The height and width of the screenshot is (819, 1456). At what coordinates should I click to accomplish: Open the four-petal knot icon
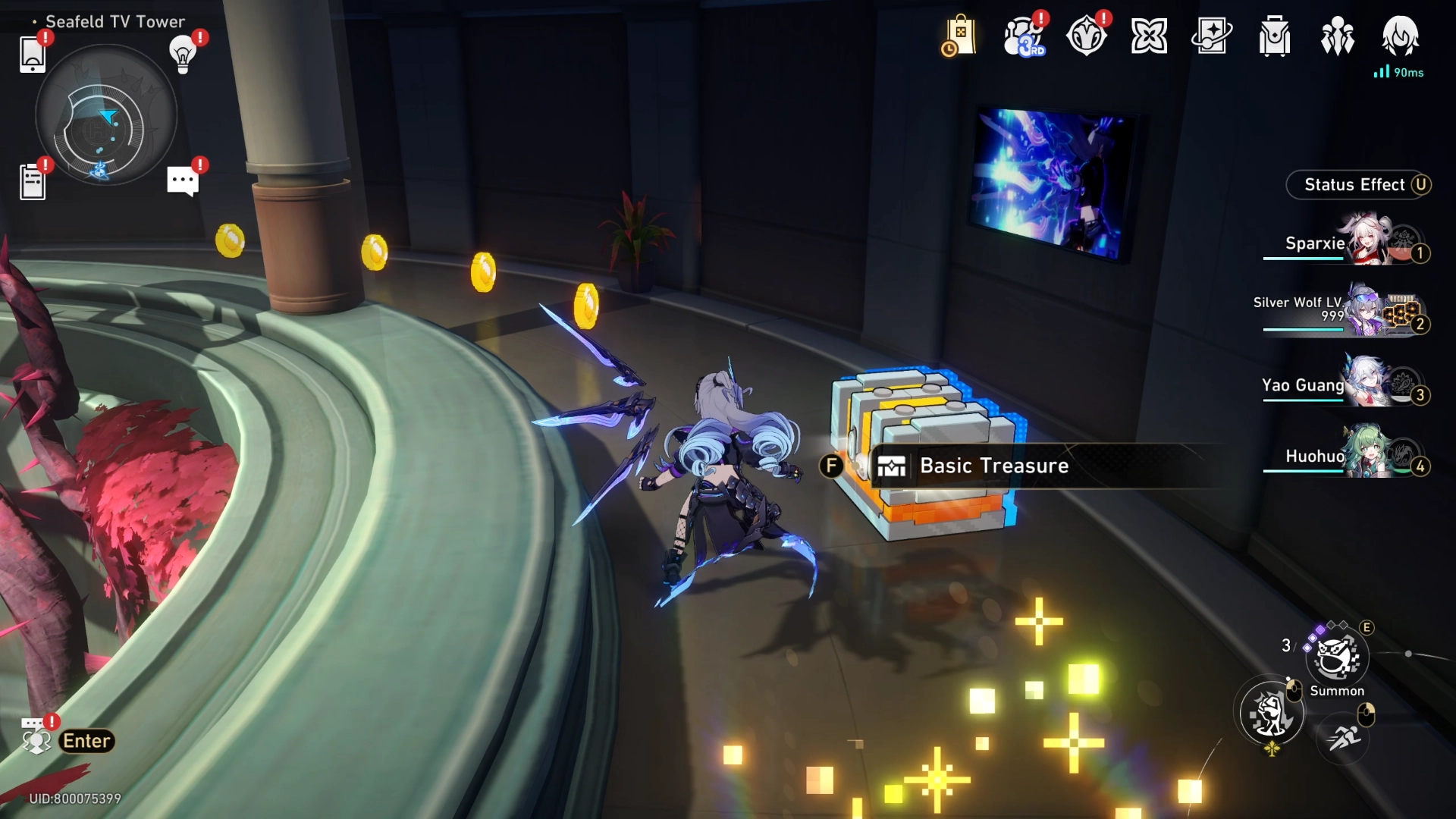pos(1149,36)
